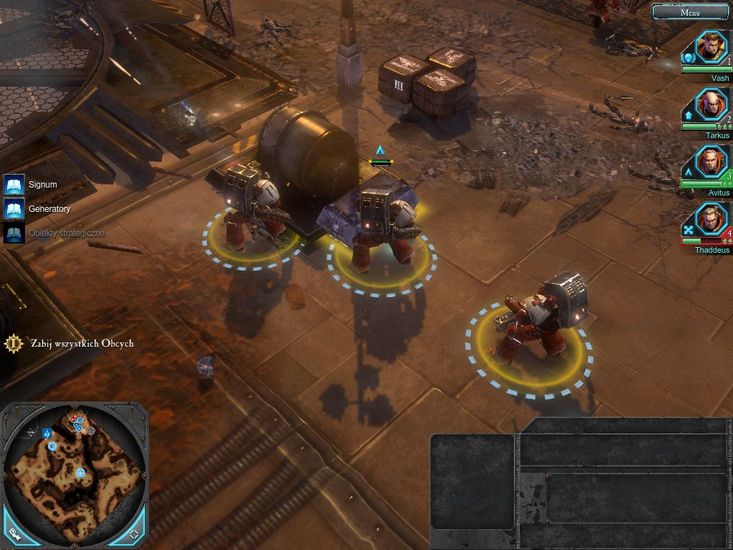Image resolution: width=733 pixels, height=550 pixels.
Task: Select Vash's squad portrait
Action: click(711, 47)
